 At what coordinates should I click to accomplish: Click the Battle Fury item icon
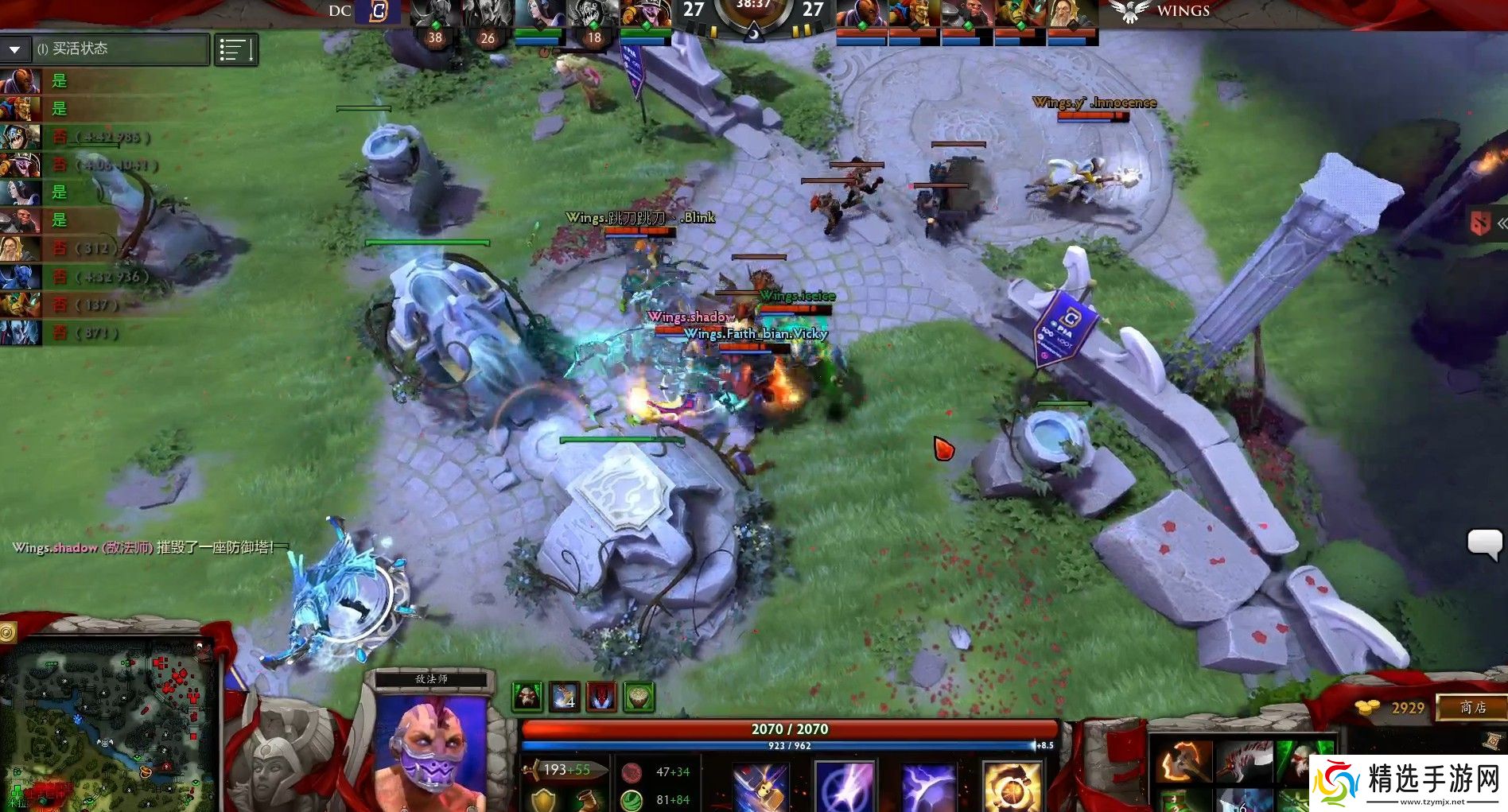click(1185, 761)
